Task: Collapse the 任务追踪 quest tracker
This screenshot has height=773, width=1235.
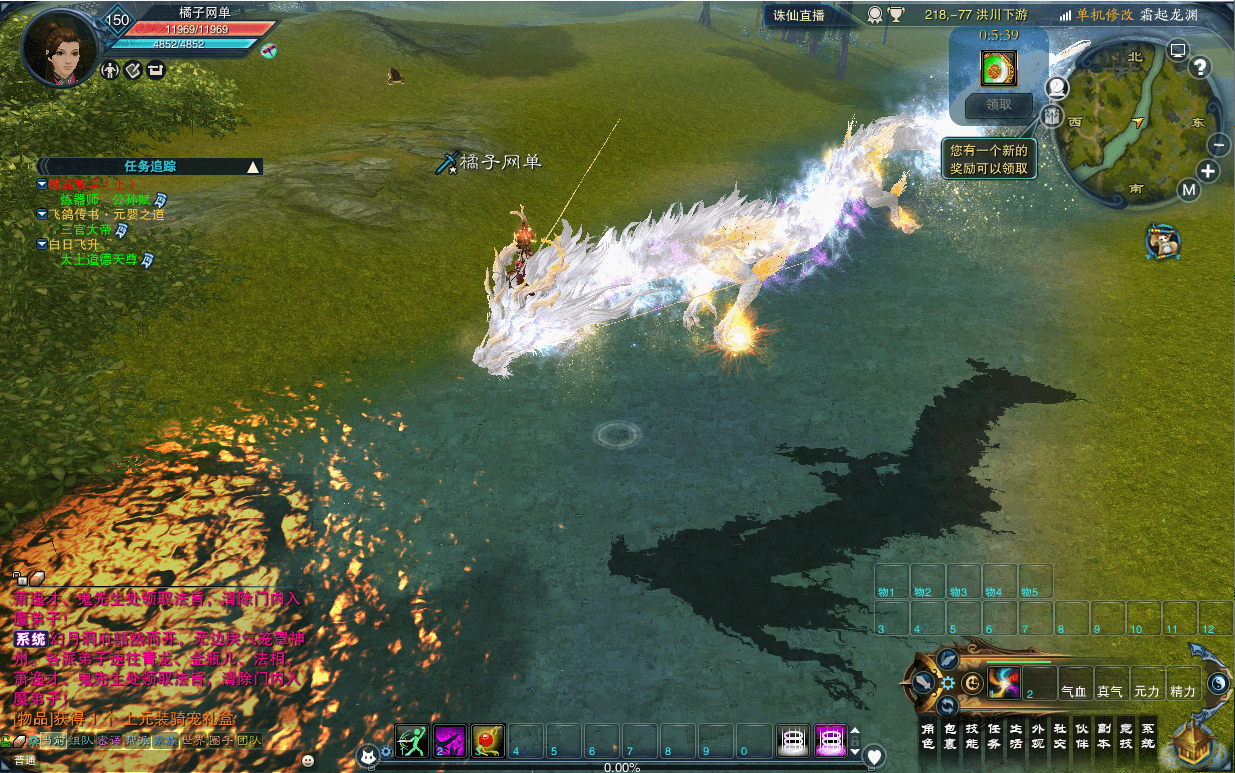Action: click(253, 166)
